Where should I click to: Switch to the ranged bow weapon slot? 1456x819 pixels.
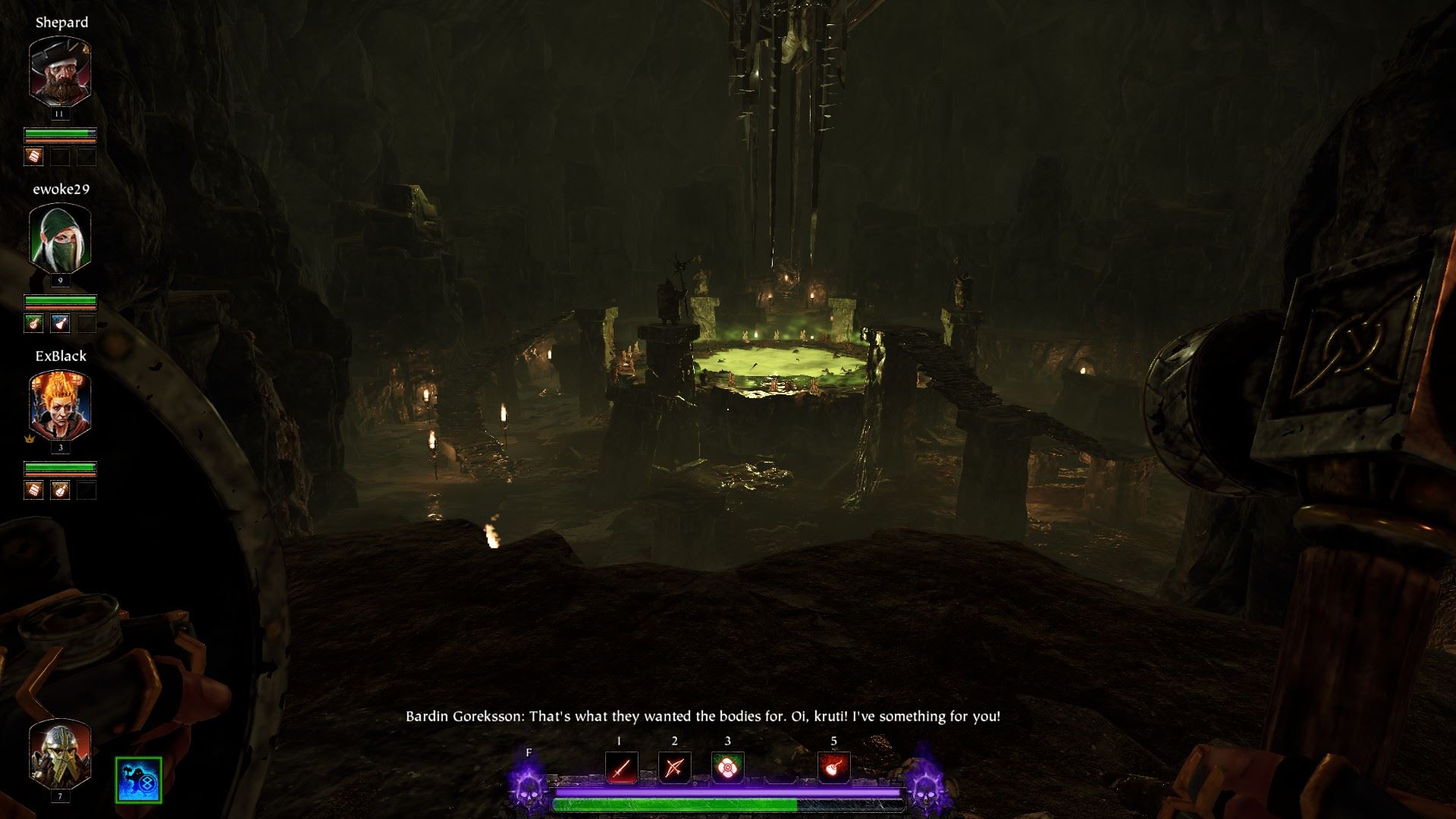click(674, 768)
